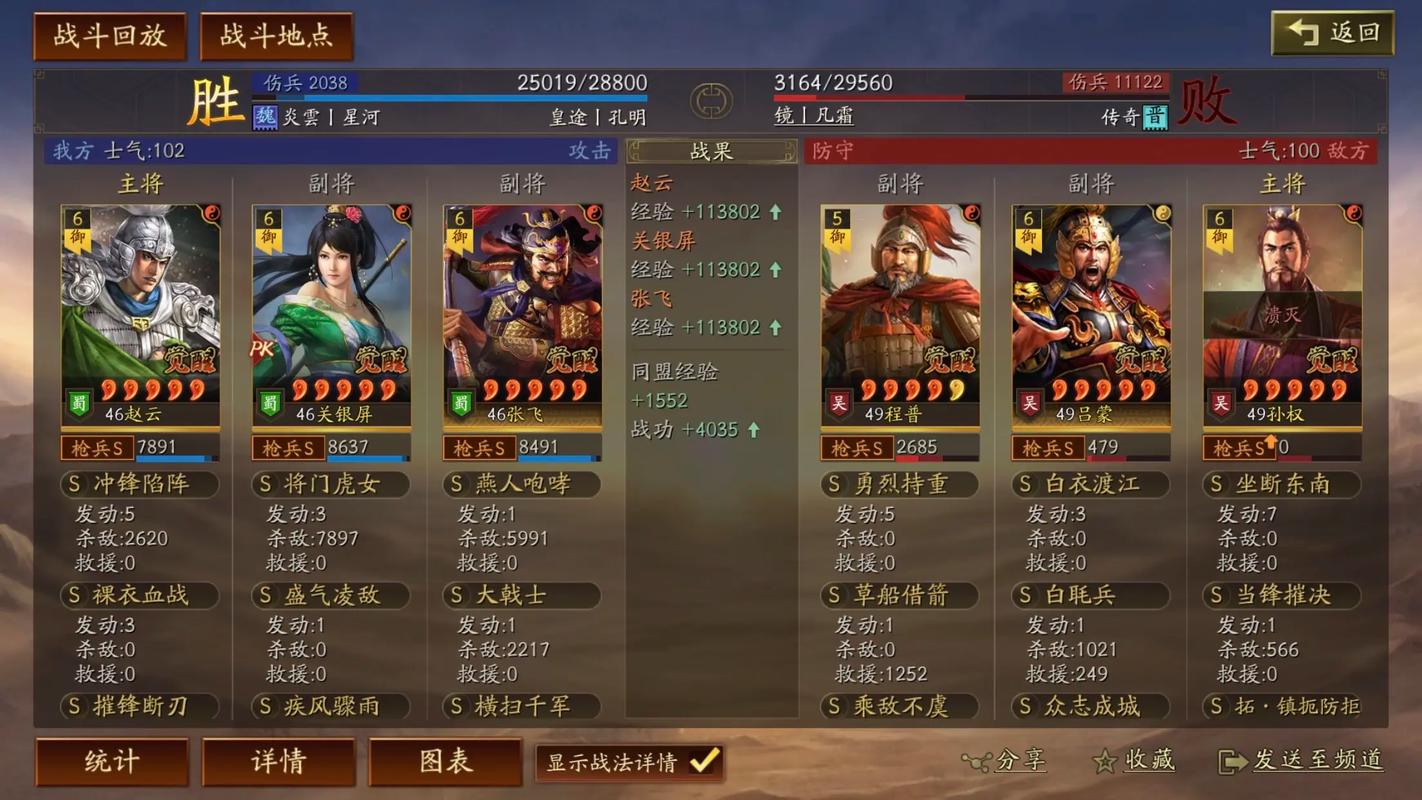Switch to the 图表 tab

tap(445, 761)
